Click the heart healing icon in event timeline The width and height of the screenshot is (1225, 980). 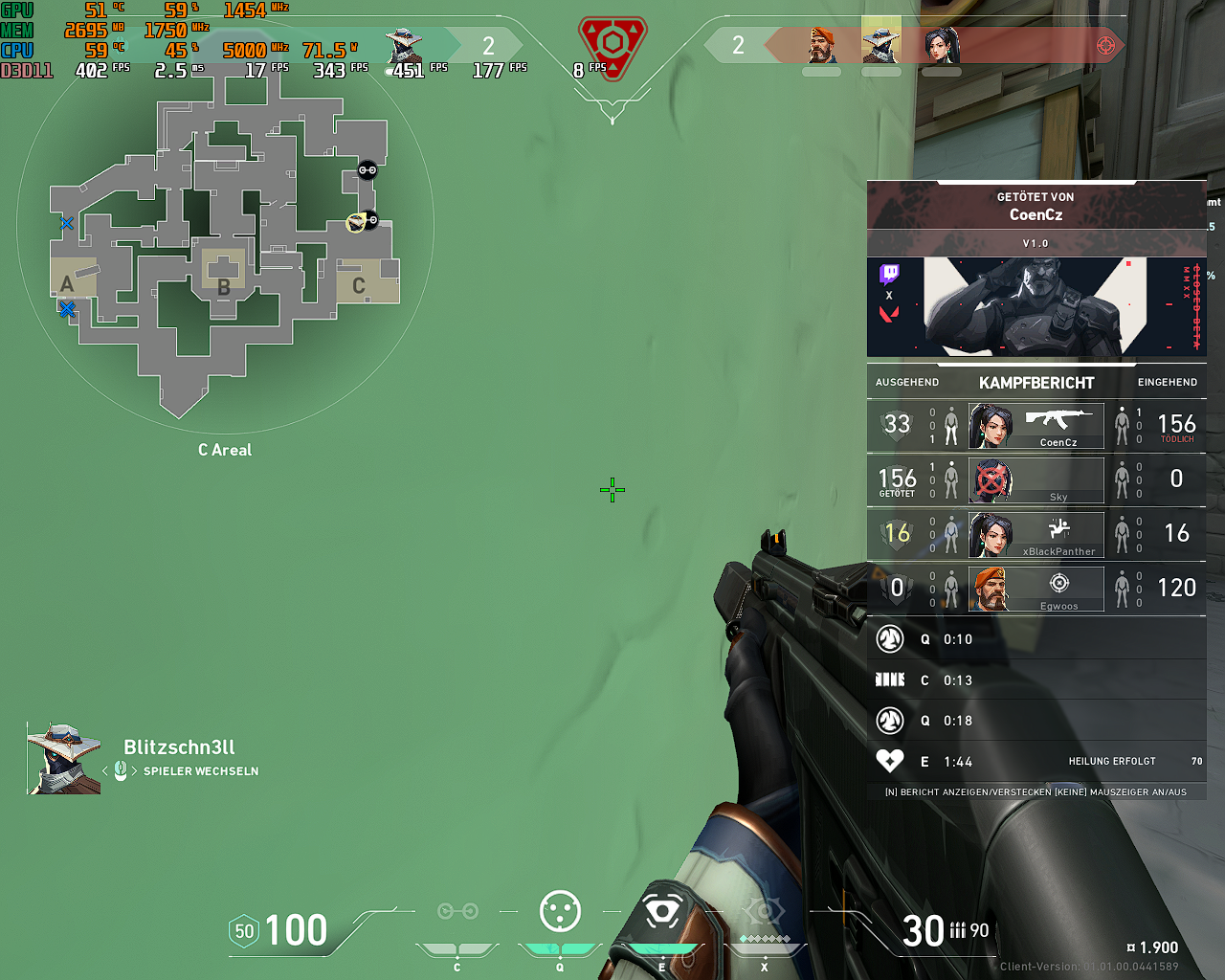click(x=889, y=761)
